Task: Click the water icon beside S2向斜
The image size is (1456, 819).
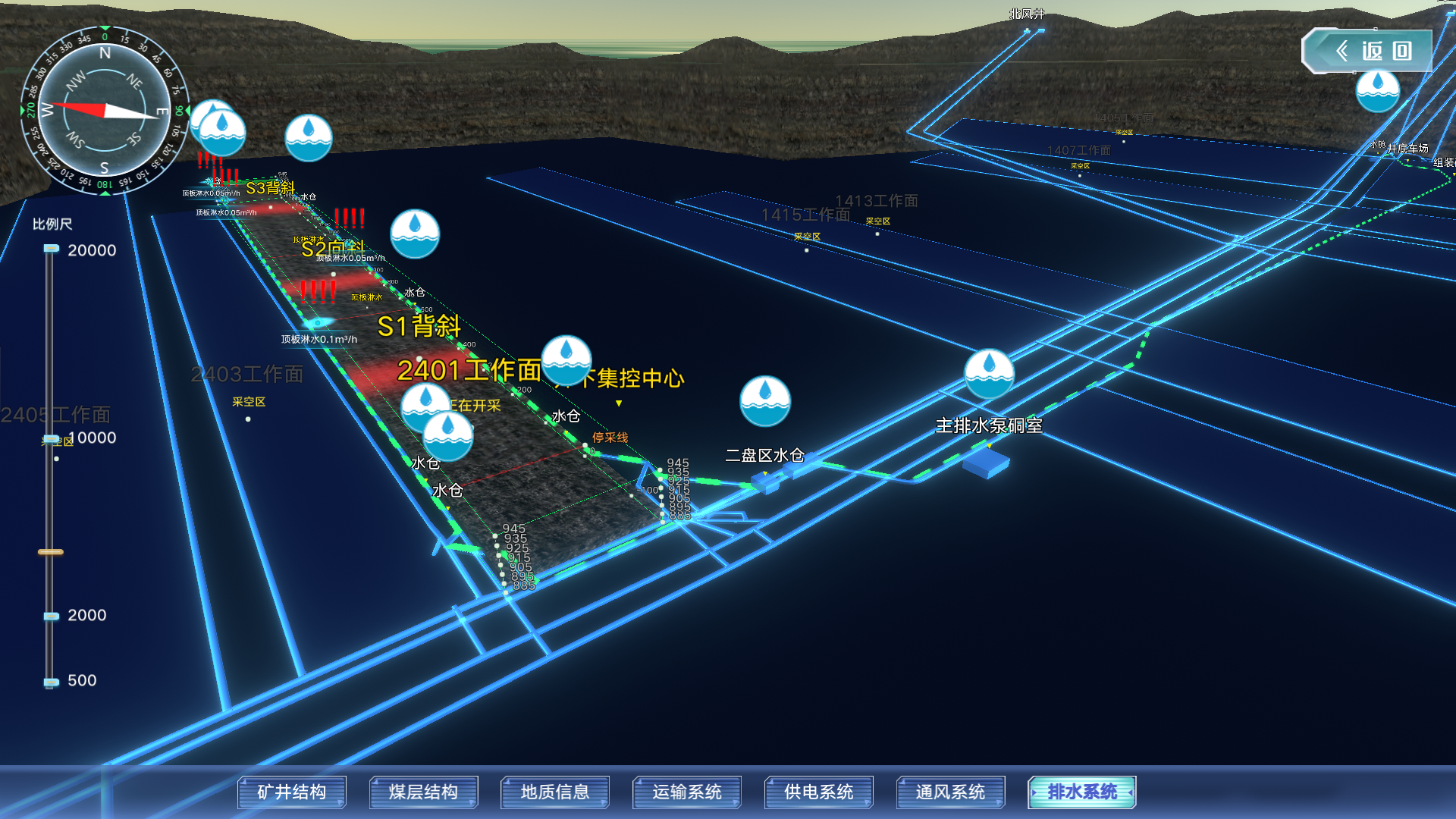Action: tap(415, 234)
